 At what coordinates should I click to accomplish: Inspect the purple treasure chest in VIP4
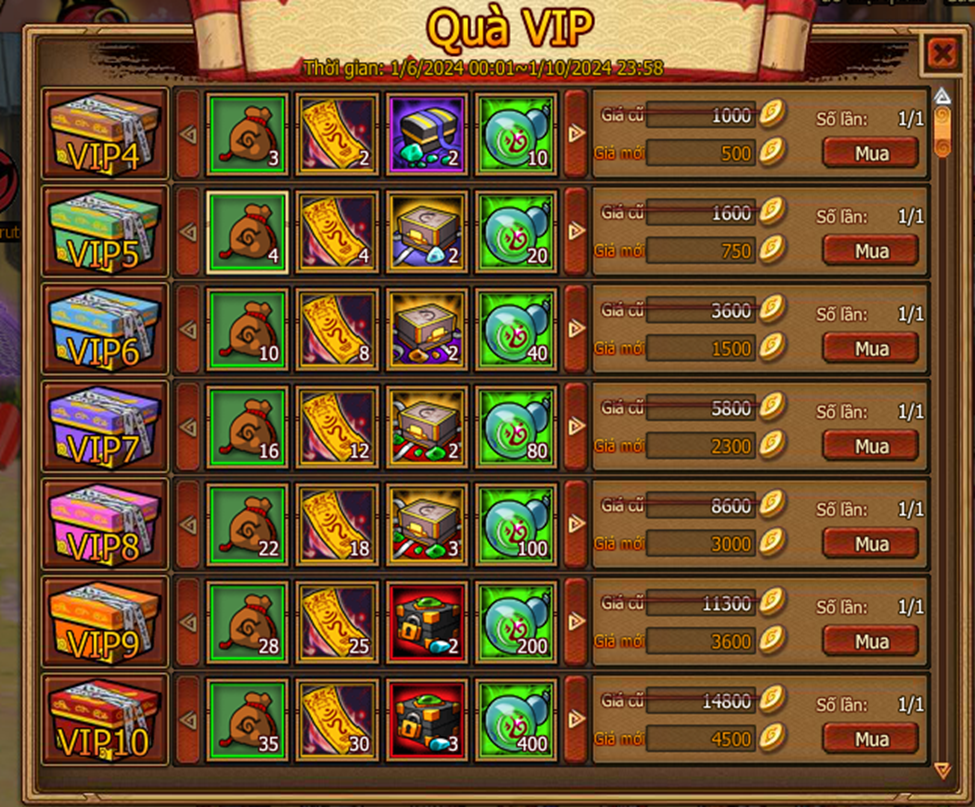[x=426, y=135]
